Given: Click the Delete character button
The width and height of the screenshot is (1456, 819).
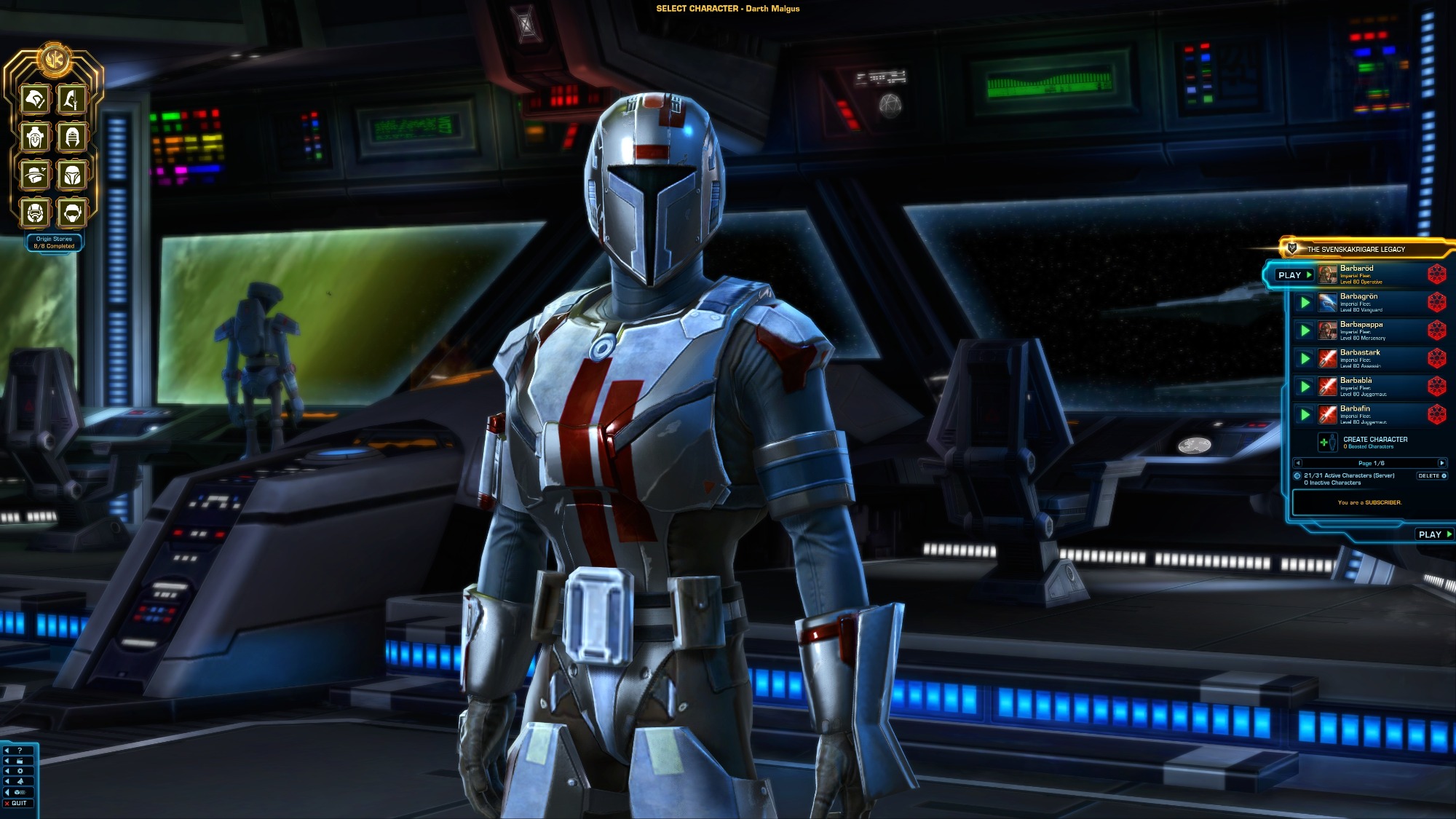Looking at the screenshot, I should 1431,476.
